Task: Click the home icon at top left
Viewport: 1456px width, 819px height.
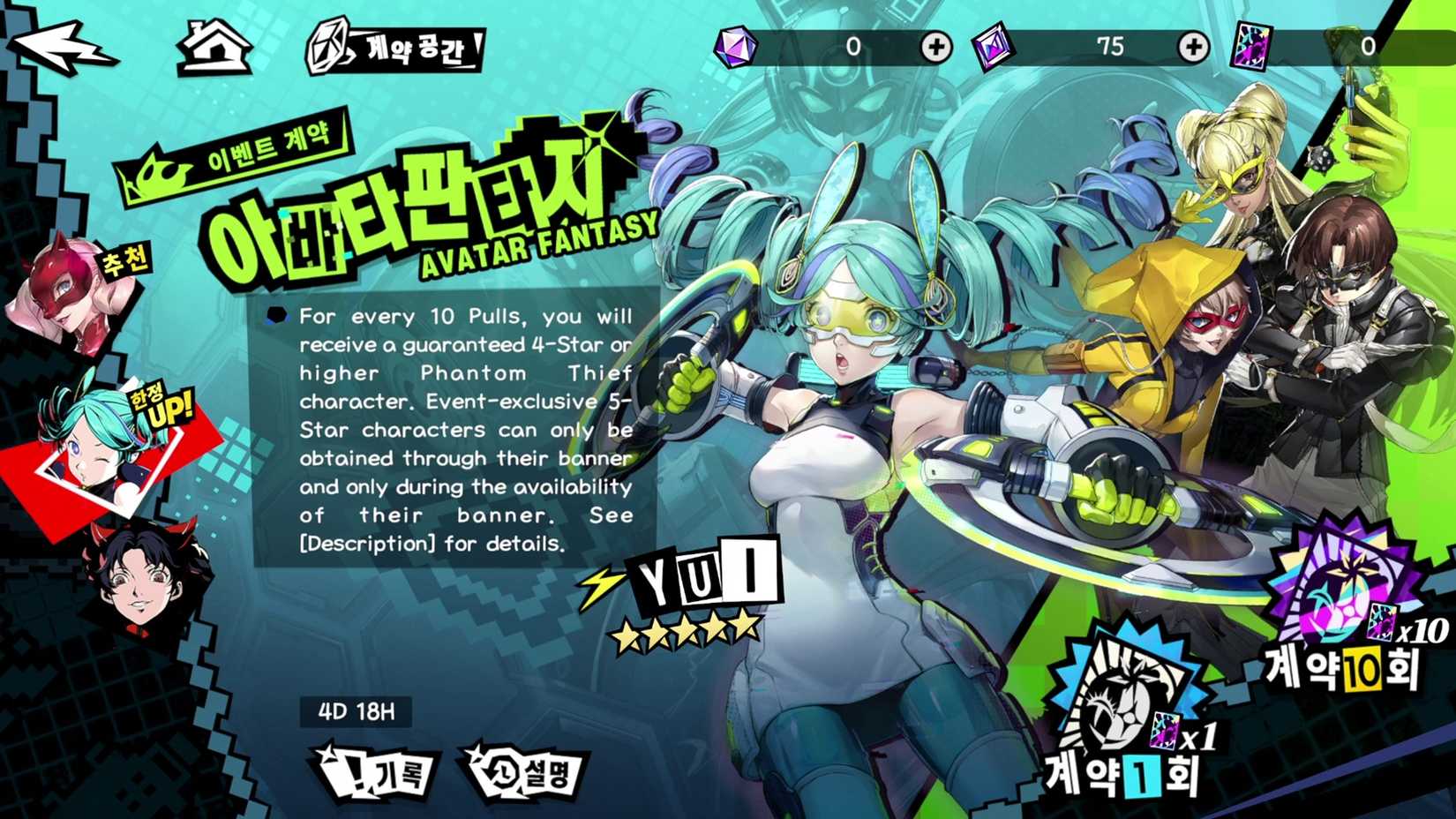Action: 213,49
